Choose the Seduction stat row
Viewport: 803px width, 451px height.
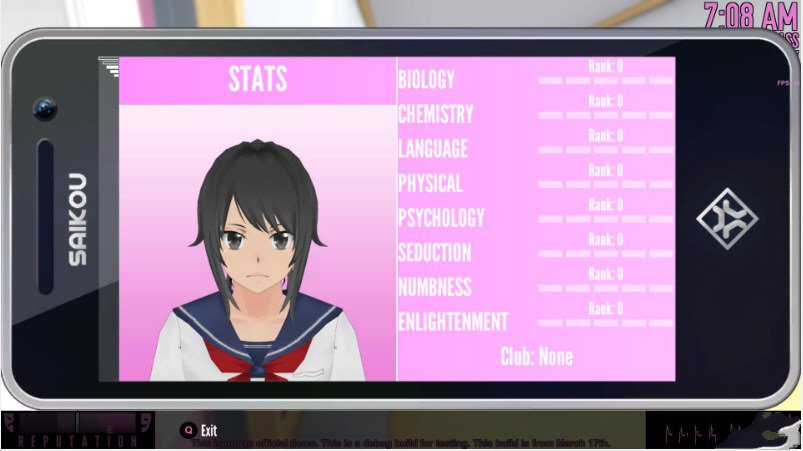[435, 253]
